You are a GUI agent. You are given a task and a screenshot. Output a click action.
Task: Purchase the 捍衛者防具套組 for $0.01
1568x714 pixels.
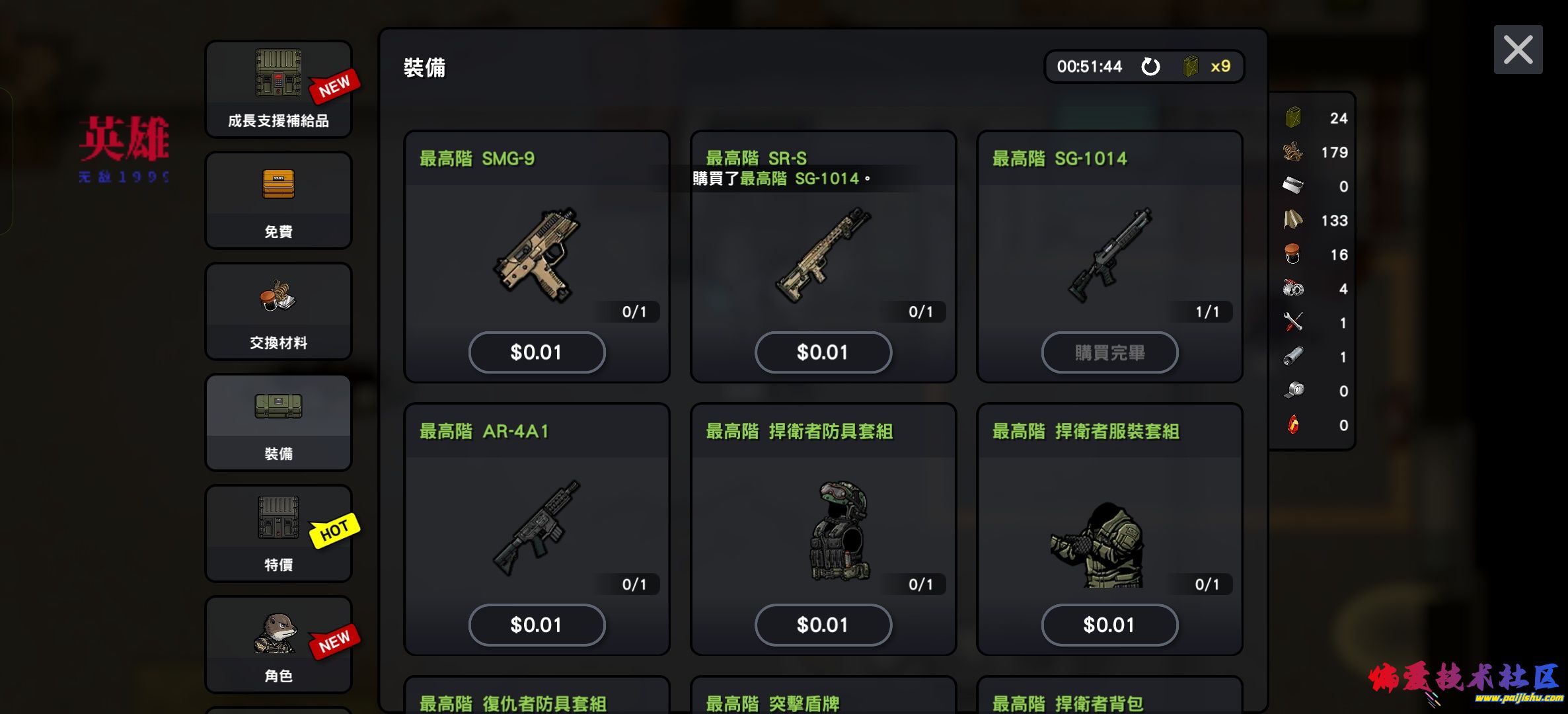click(x=823, y=625)
